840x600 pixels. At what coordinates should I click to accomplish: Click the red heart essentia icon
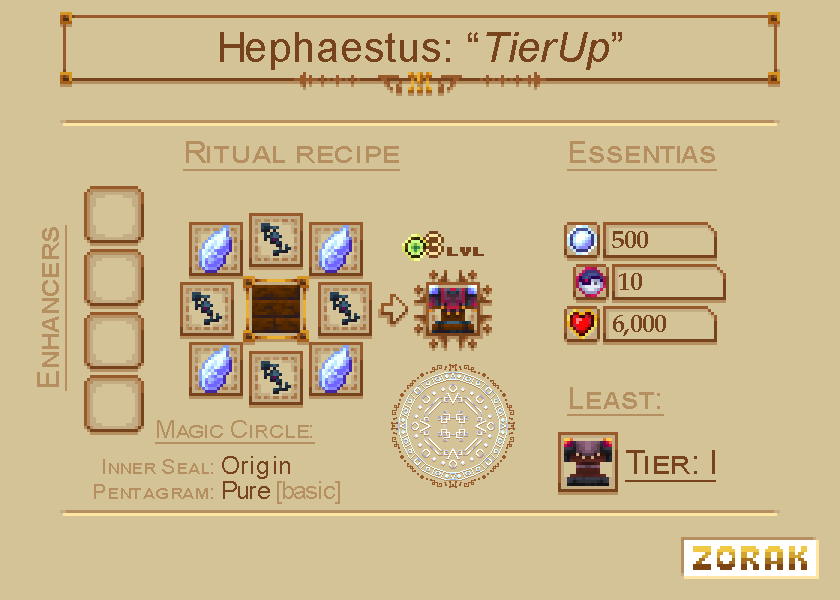tap(582, 324)
